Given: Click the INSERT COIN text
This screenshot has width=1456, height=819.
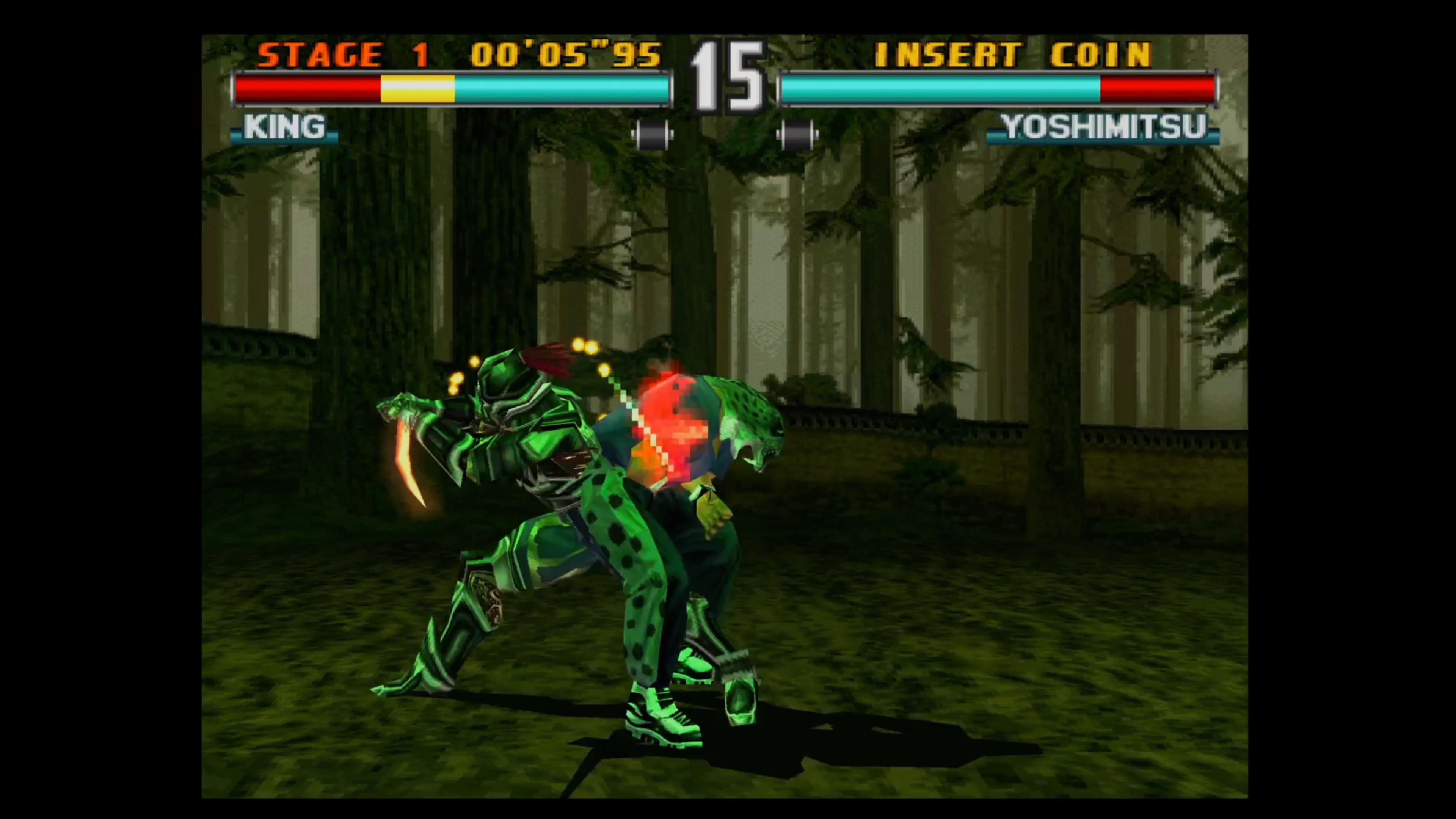Looking at the screenshot, I should click(1012, 55).
